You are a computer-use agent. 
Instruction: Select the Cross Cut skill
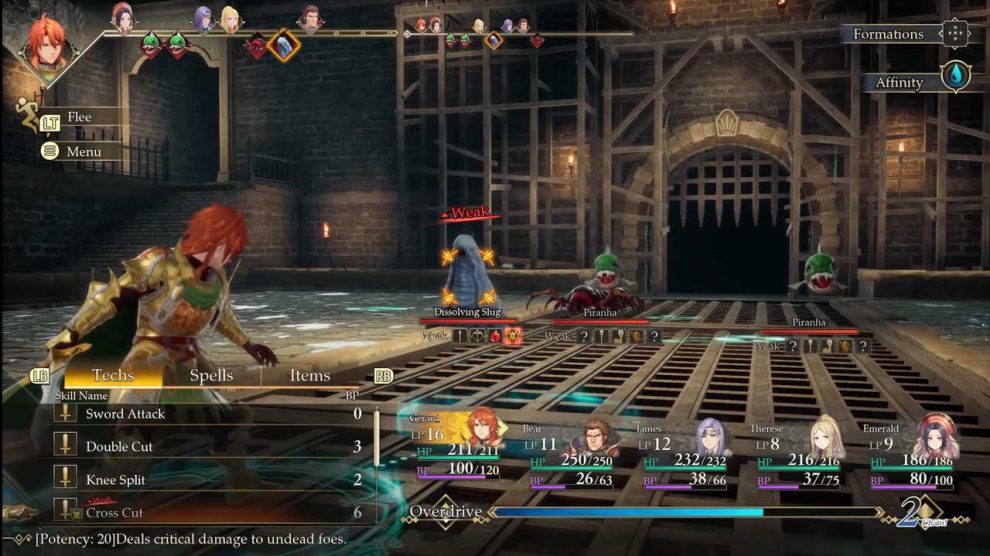(200, 513)
